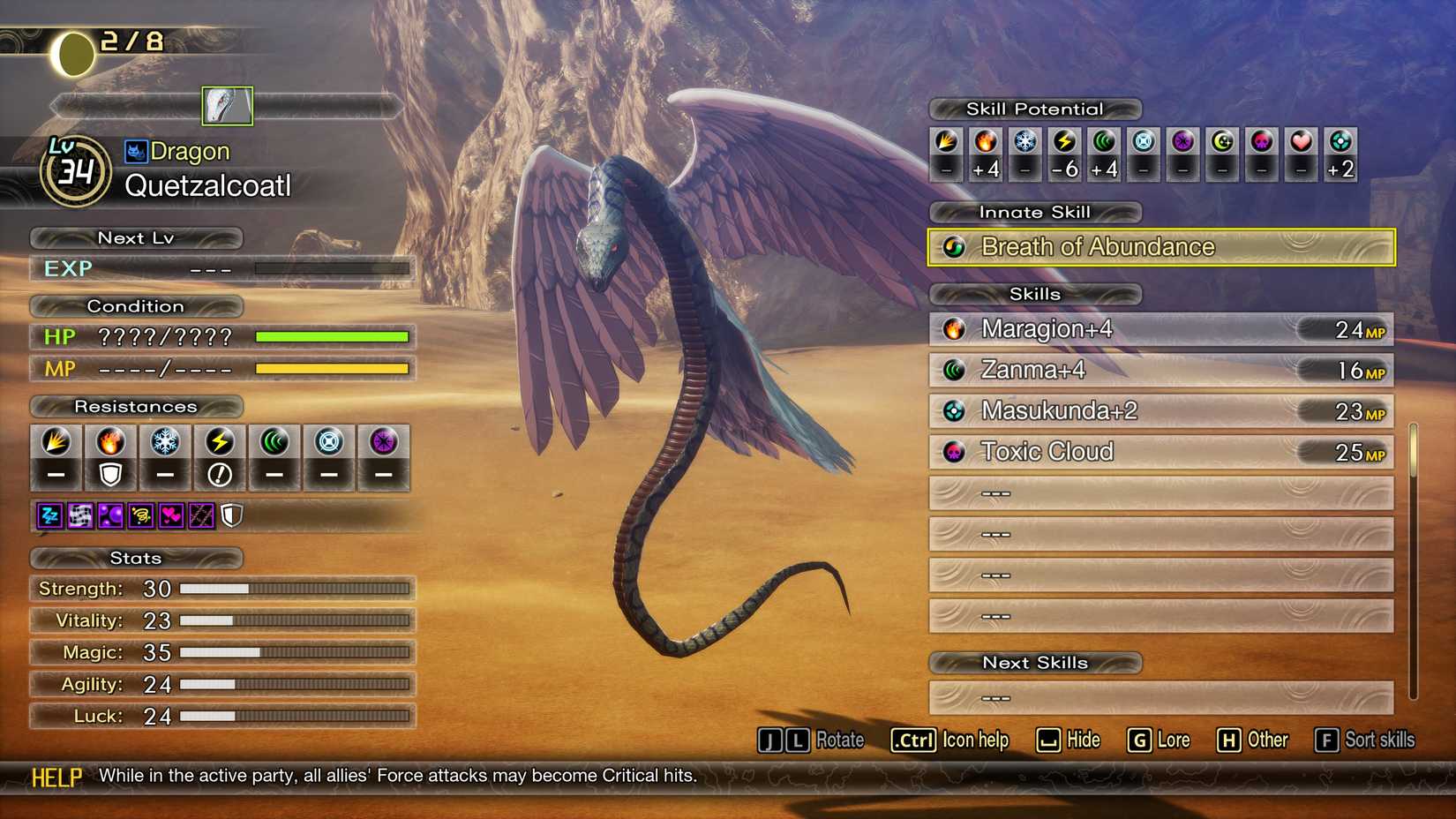The image size is (1456, 819).
Task: Highlight the Toxic Cloud skill
Action: (x=1160, y=452)
